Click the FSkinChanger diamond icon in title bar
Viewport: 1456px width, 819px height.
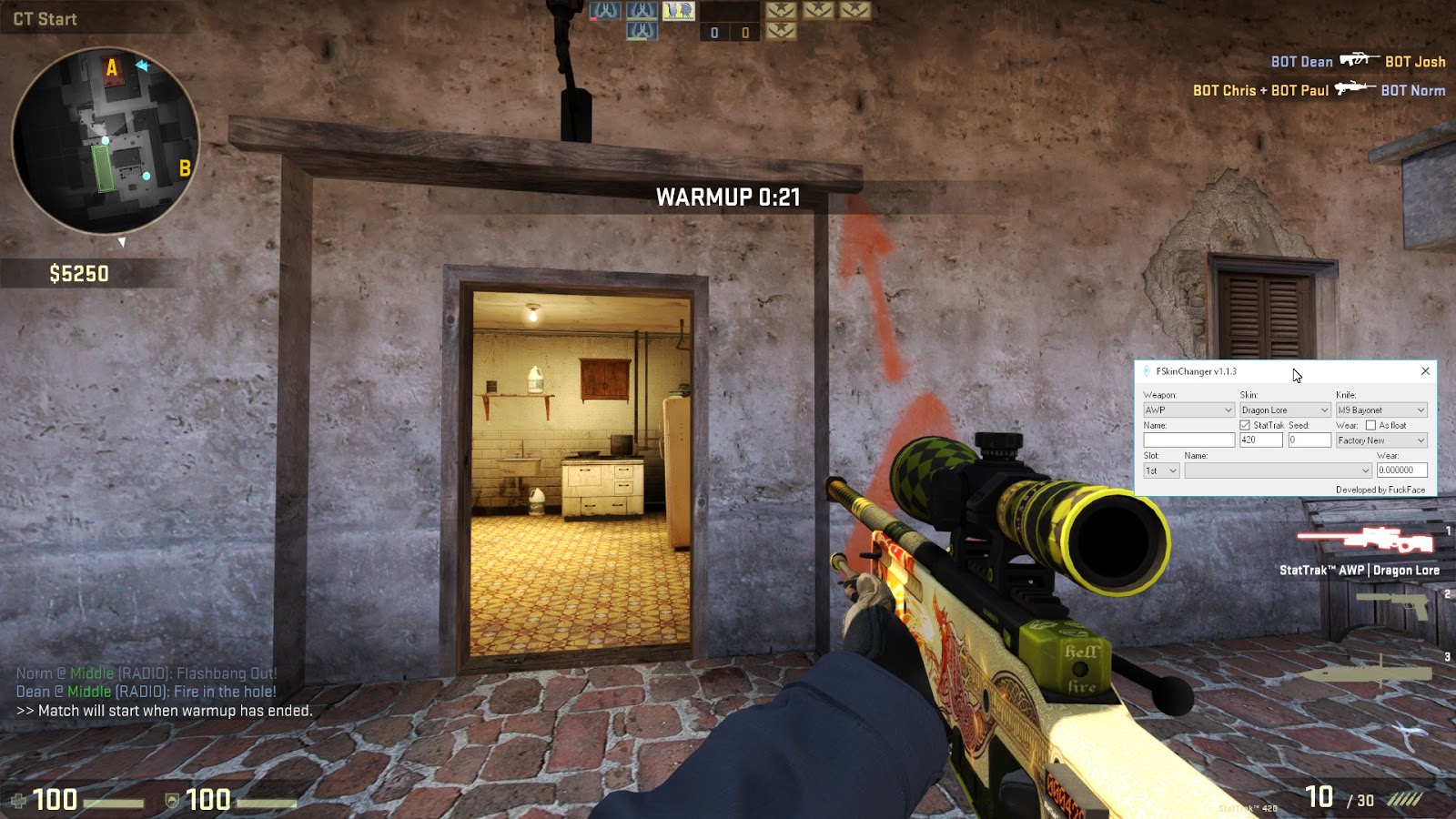[x=1146, y=371]
